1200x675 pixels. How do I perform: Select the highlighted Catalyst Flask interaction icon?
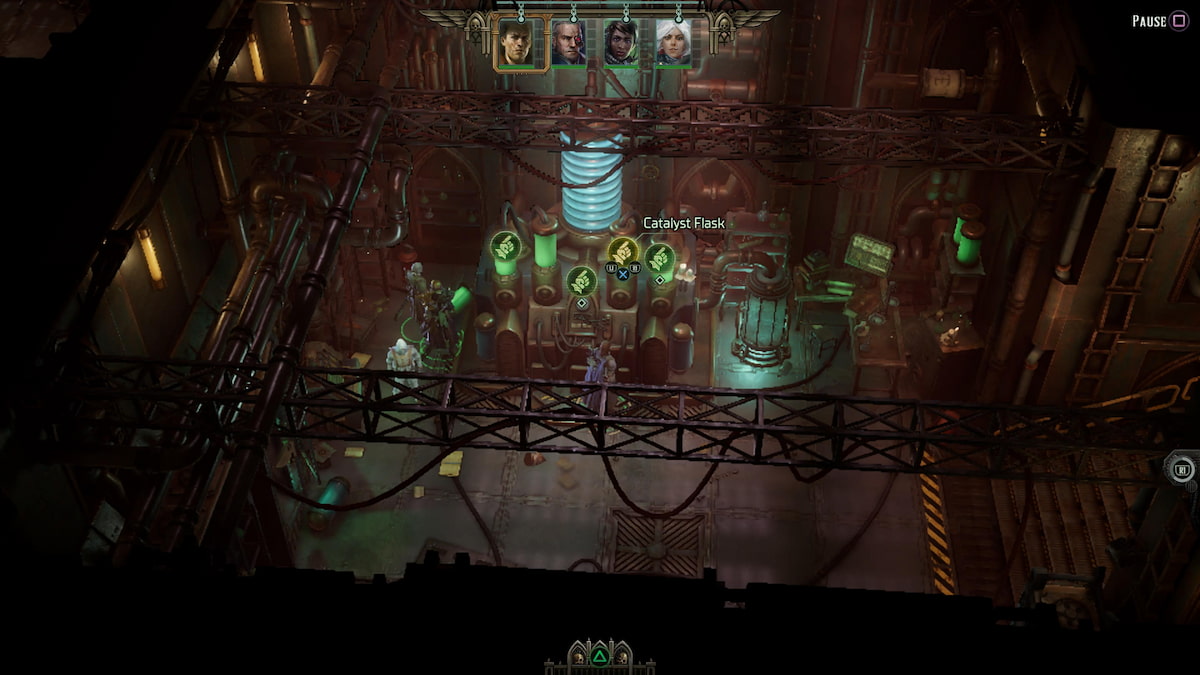(623, 252)
